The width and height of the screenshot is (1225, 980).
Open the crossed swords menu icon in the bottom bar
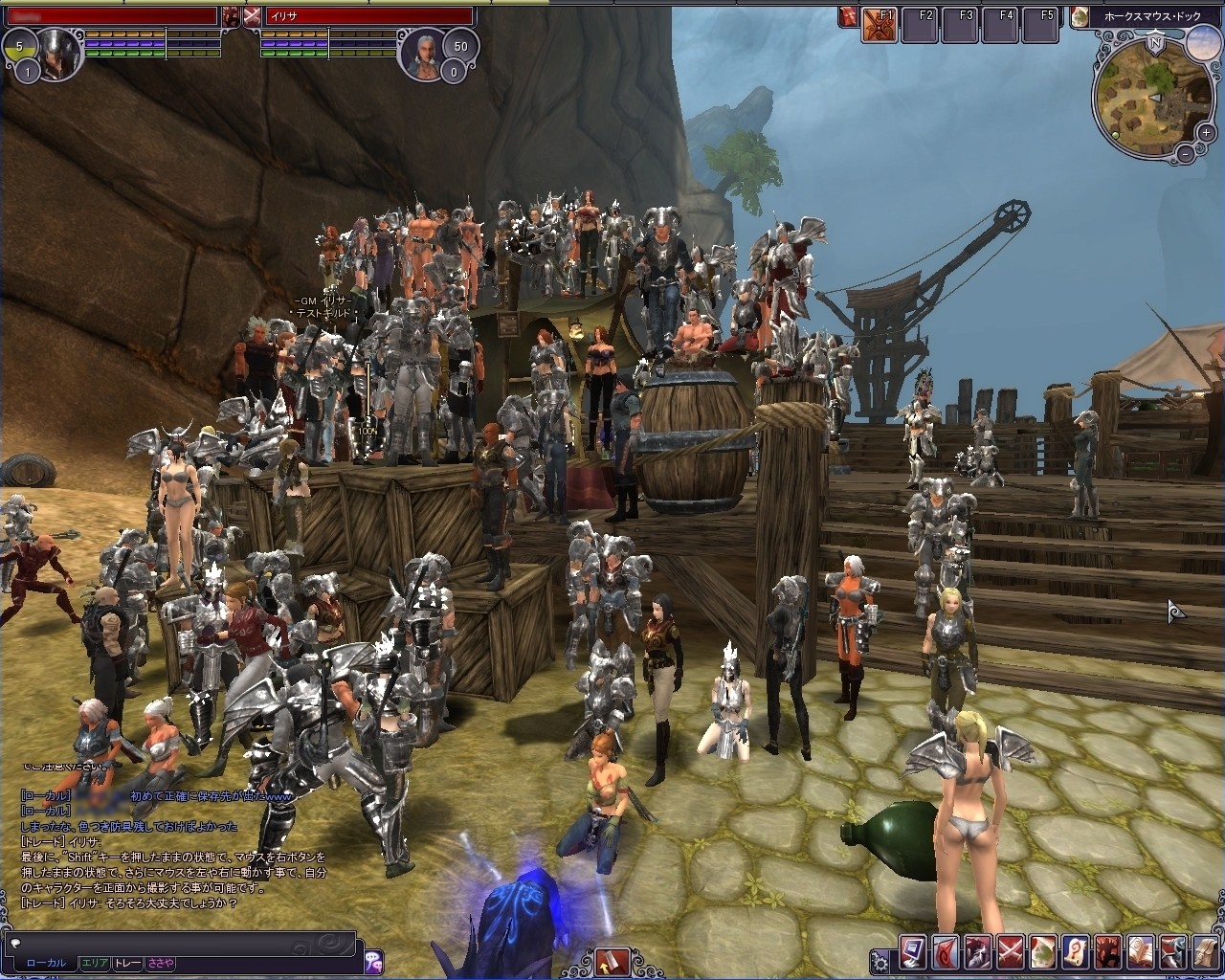(1011, 952)
